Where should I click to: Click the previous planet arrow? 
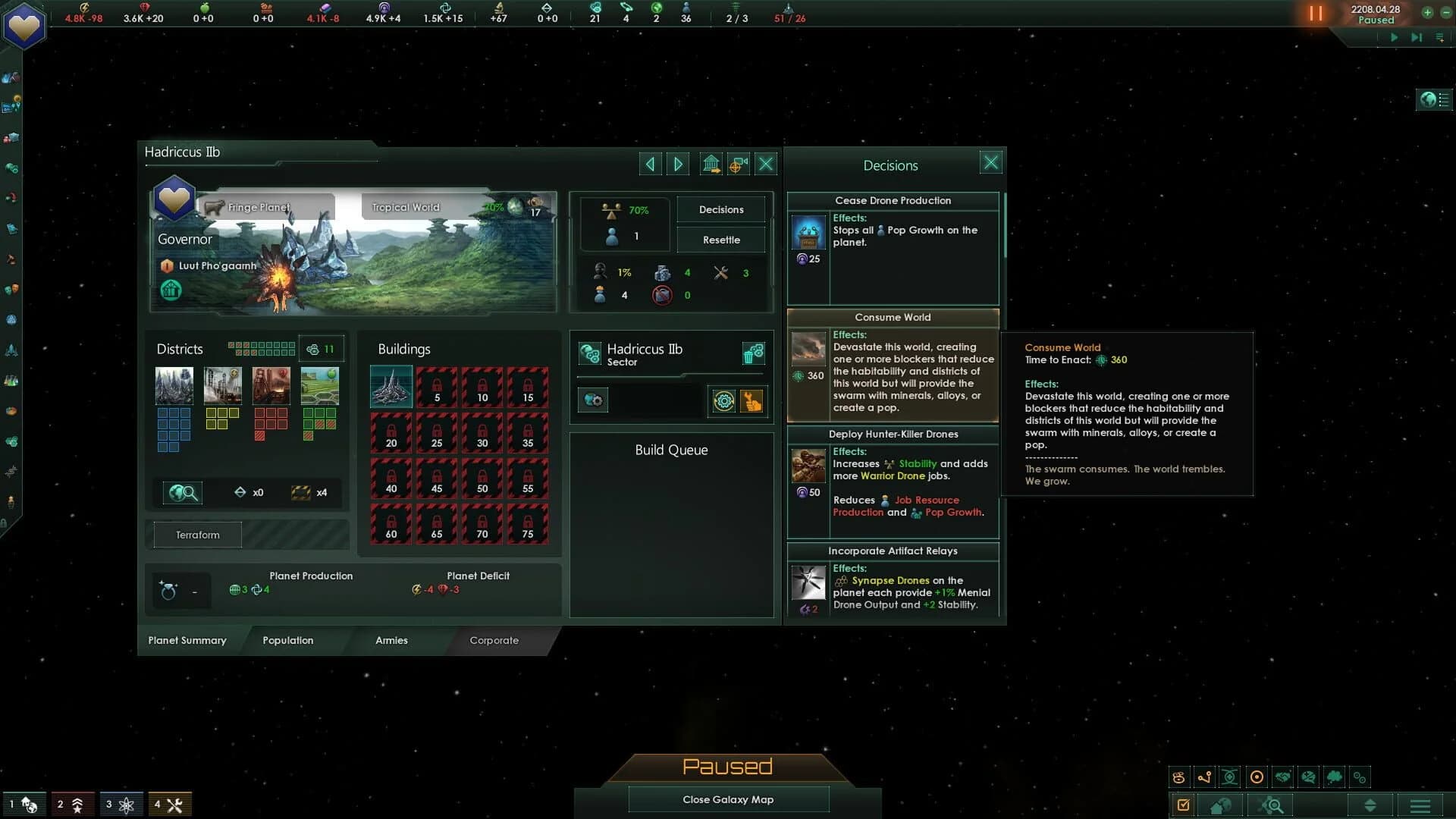pyautogui.click(x=650, y=164)
